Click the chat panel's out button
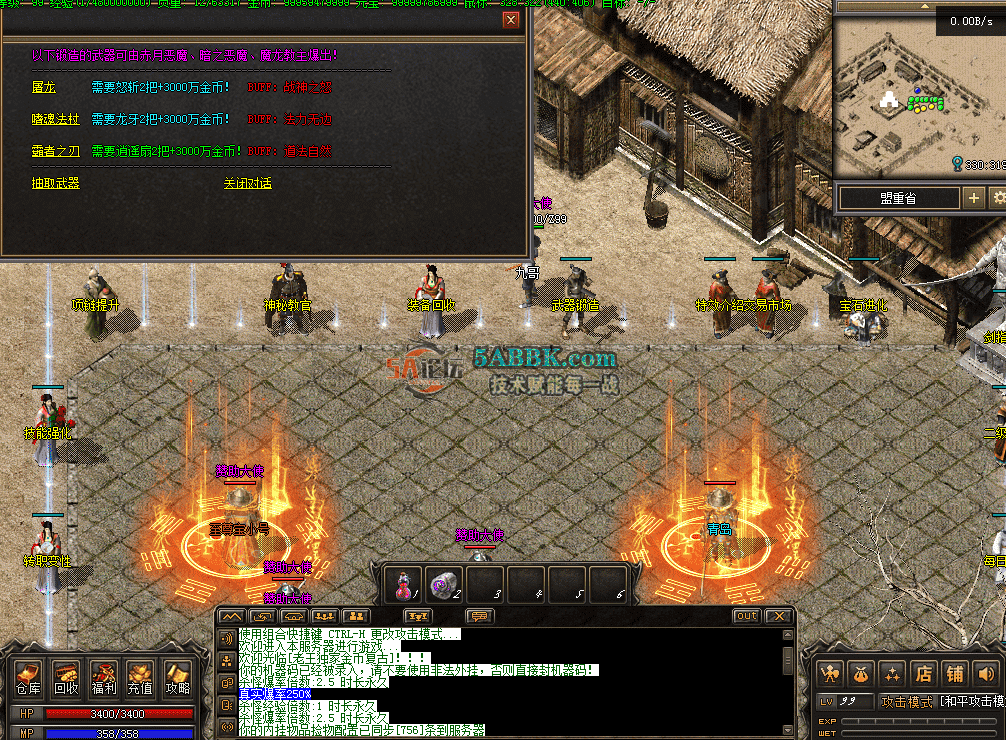 (x=746, y=616)
